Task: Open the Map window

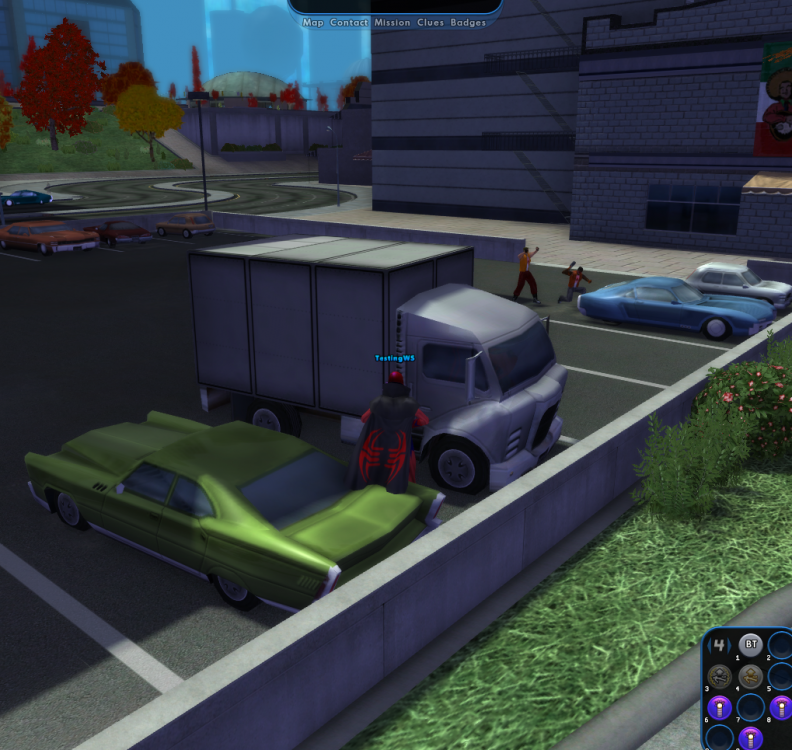Action: pos(313,22)
